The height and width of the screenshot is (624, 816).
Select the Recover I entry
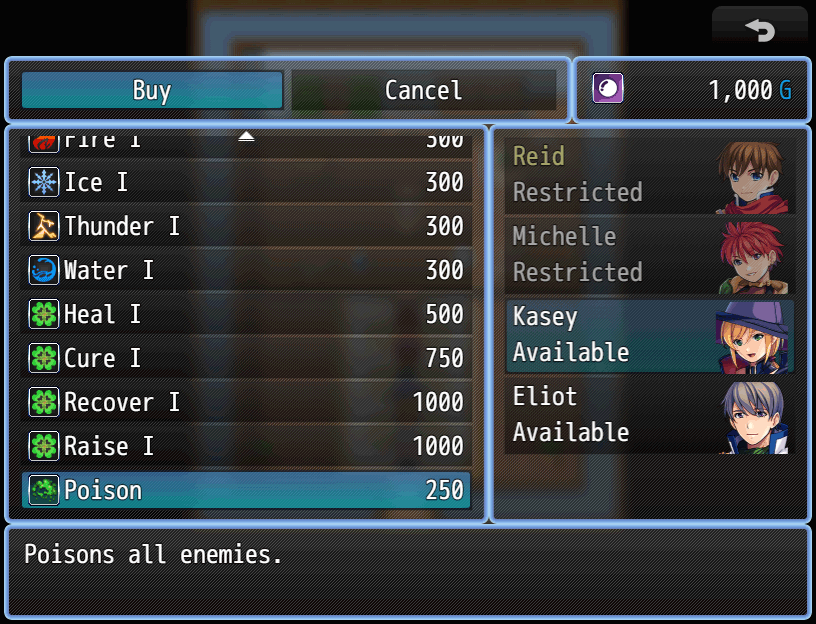pos(246,402)
